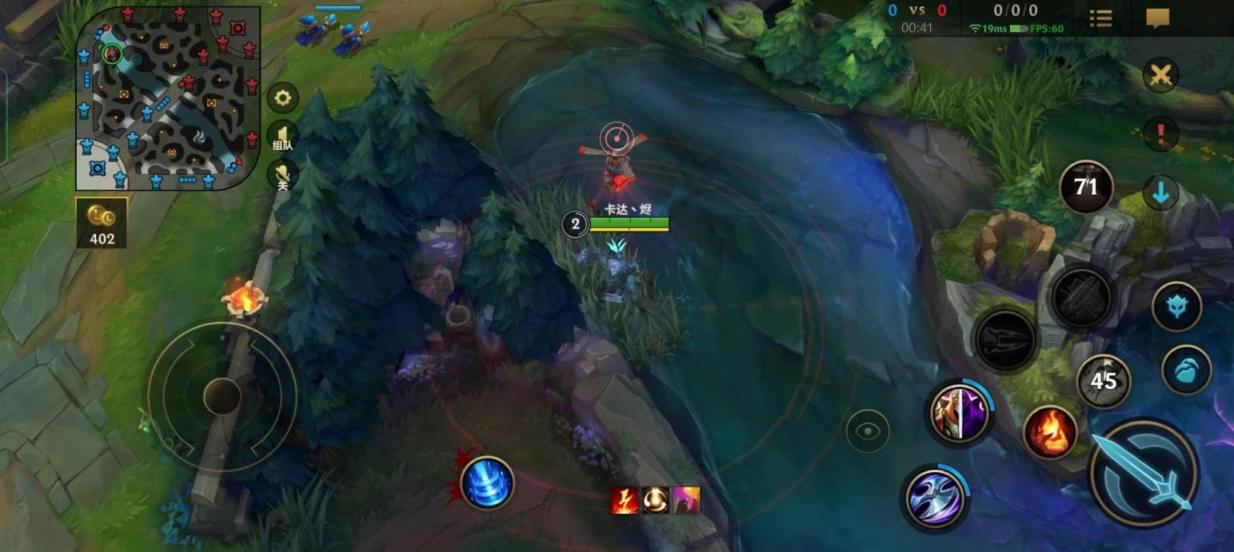Image resolution: width=1234 pixels, height=552 pixels.
Task: Use the purple slash ability
Action: click(935, 497)
